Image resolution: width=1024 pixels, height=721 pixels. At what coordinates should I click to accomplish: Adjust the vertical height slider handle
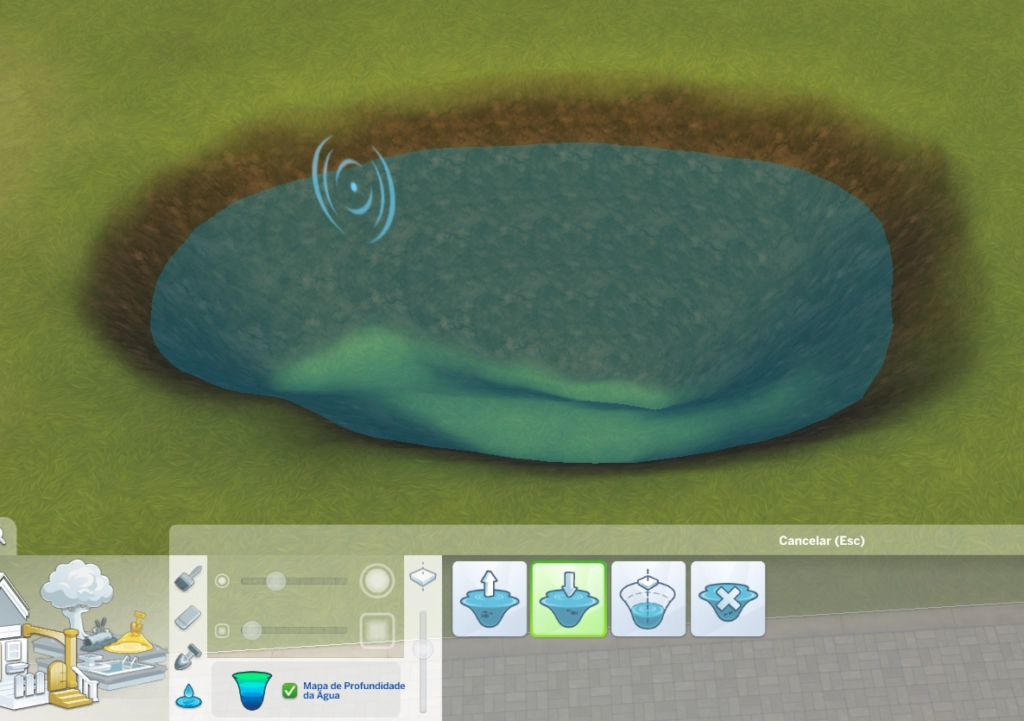tap(423, 649)
